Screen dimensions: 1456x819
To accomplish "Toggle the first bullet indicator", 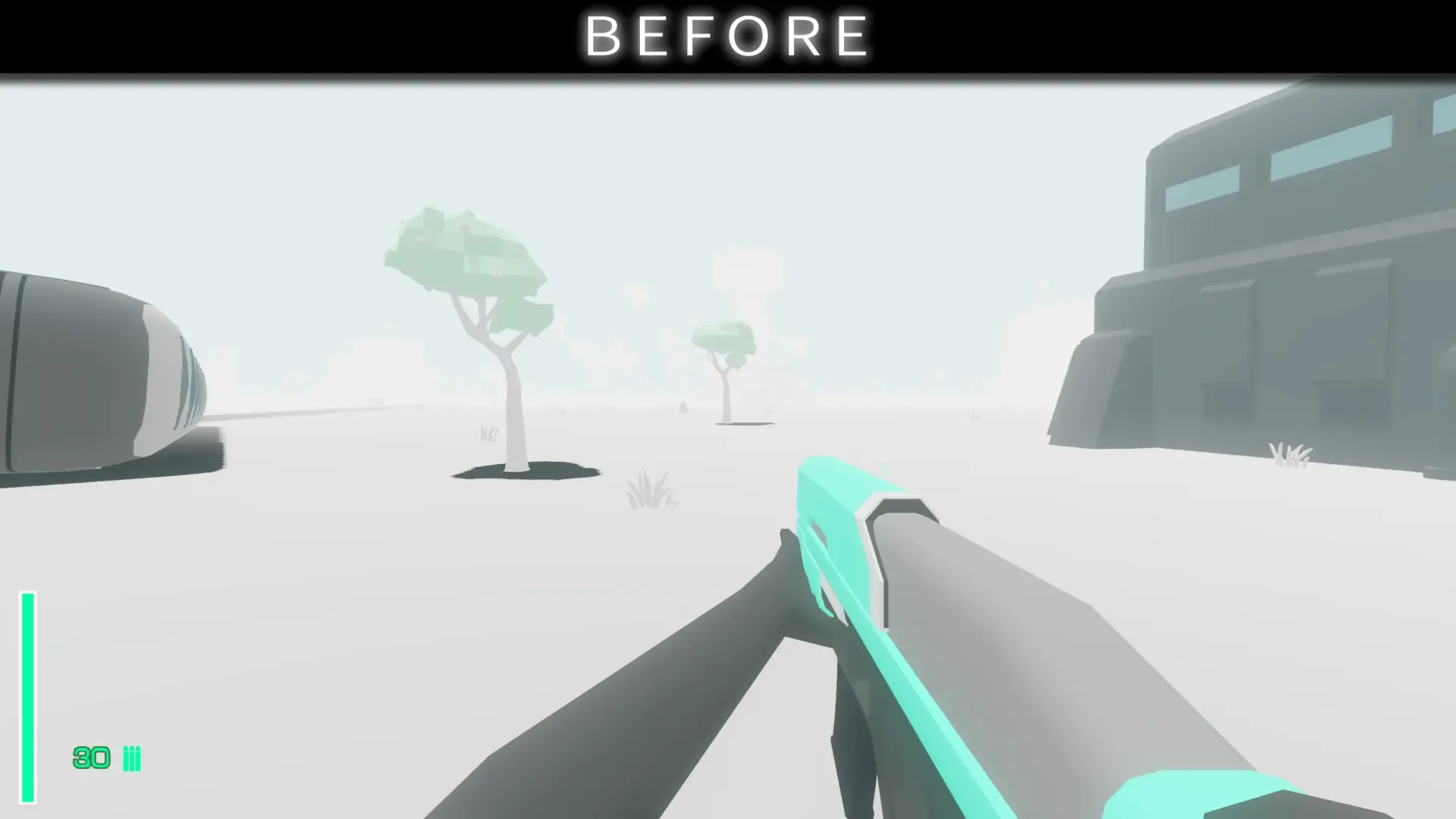I will [x=126, y=758].
